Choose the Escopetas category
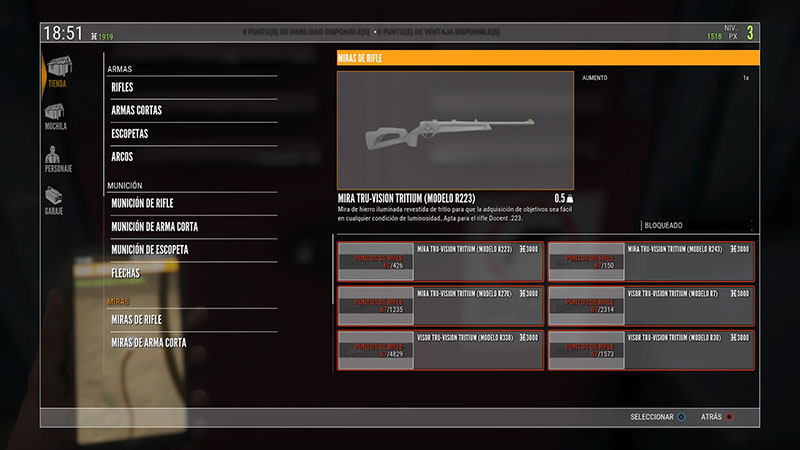 pos(192,134)
